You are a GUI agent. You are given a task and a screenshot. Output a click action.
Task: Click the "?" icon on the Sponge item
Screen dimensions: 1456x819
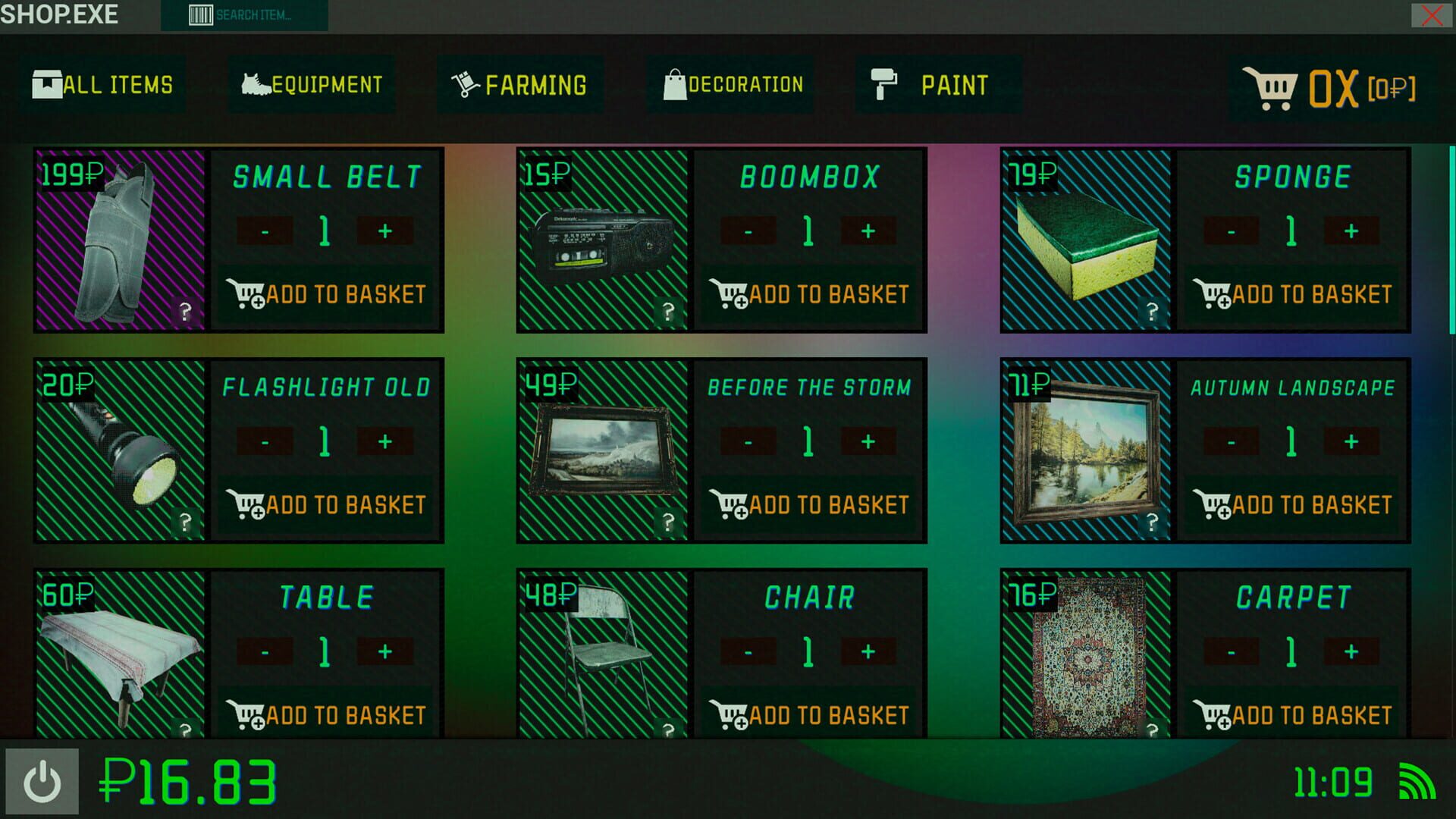1153,309
